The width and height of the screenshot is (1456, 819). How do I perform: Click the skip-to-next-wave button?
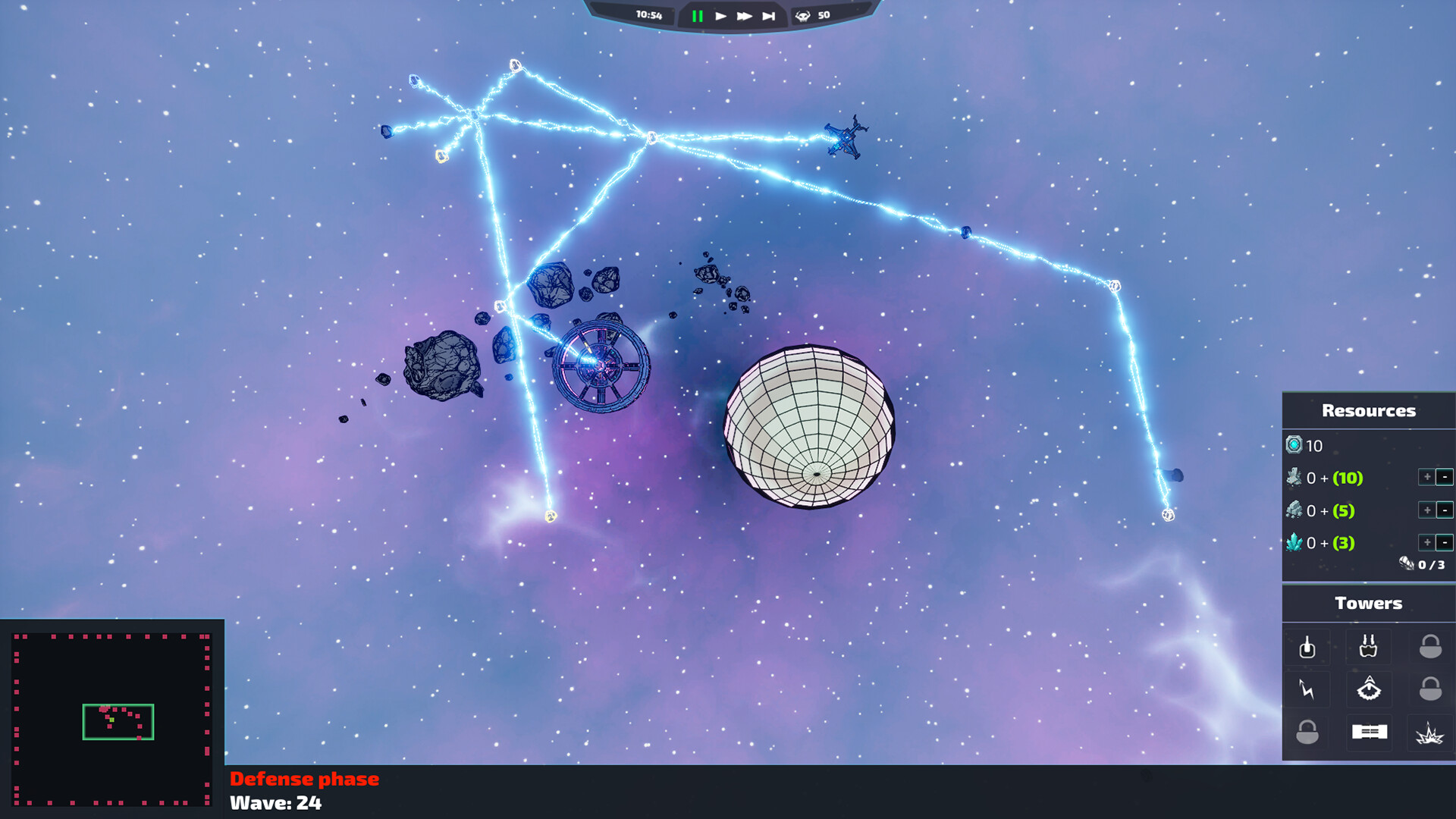pos(769,14)
